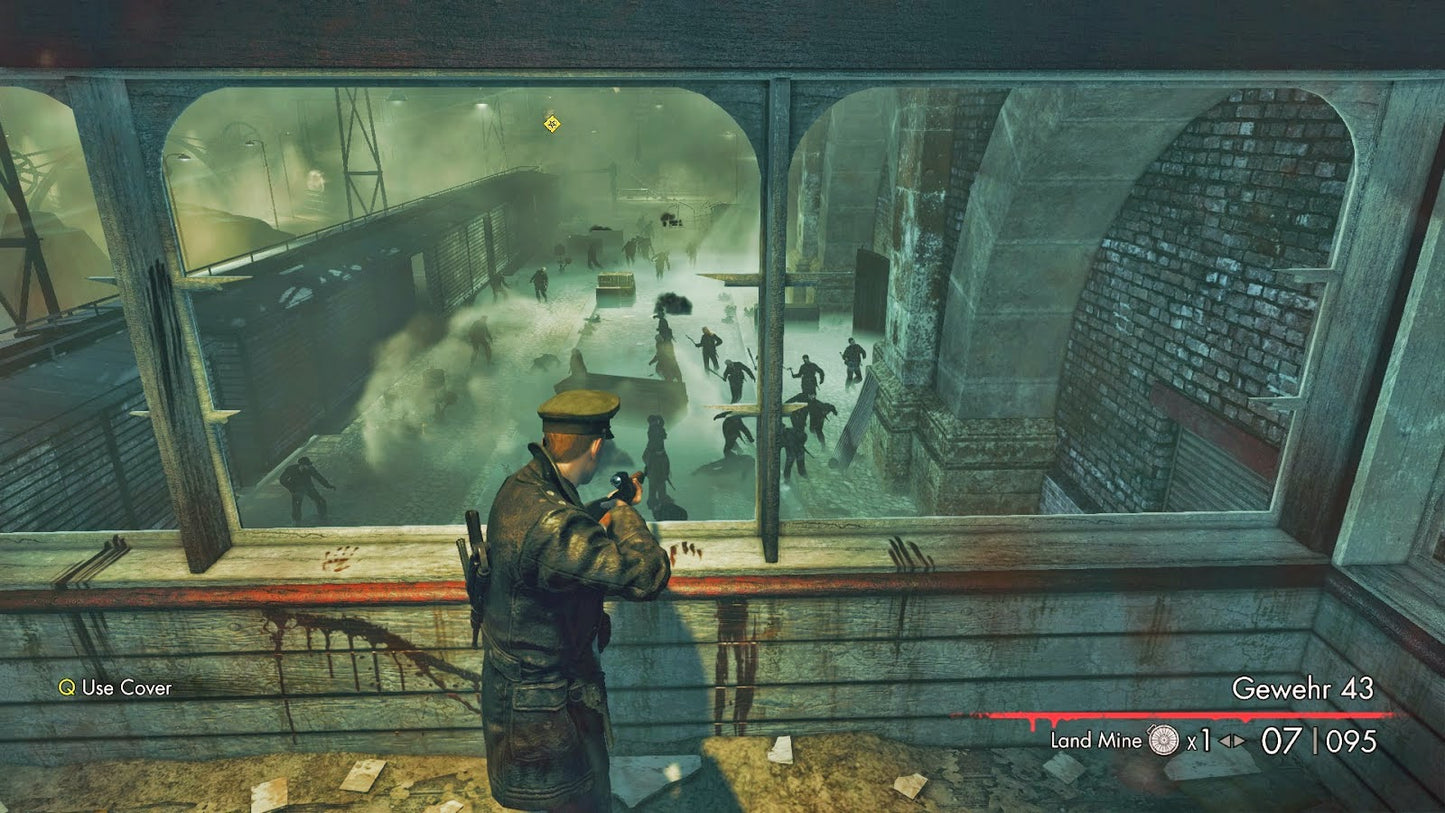The width and height of the screenshot is (1445, 813).
Task: Click the land mine count x1 indicator
Action: click(x=1198, y=742)
